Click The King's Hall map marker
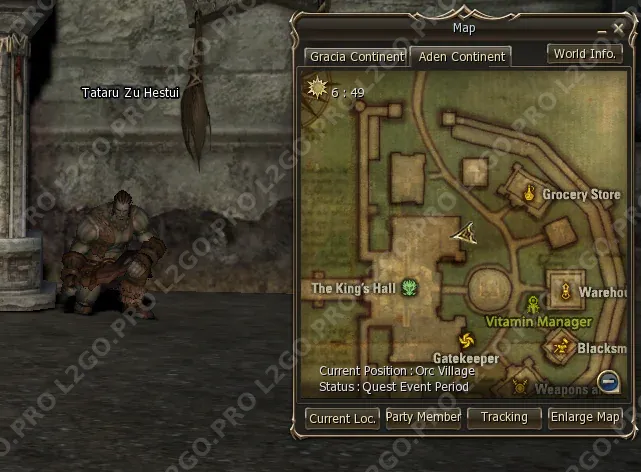Screen dimensions: 641x472 pyautogui.click(x=410, y=288)
